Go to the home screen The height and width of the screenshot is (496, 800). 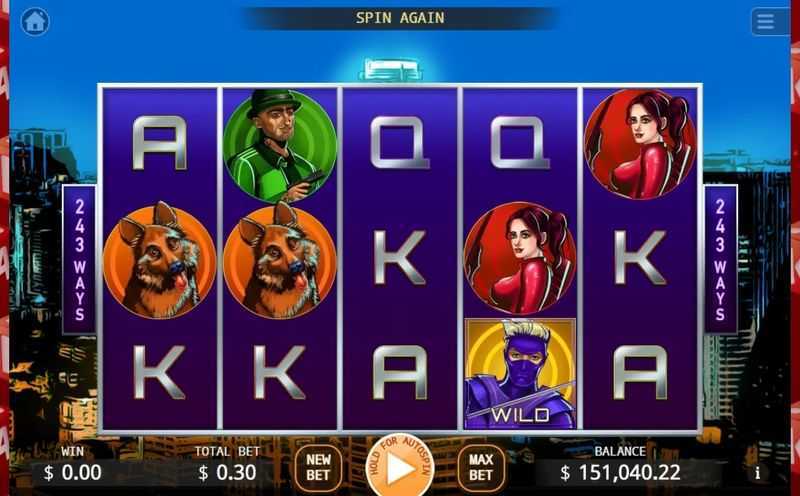click(x=35, y=21)
